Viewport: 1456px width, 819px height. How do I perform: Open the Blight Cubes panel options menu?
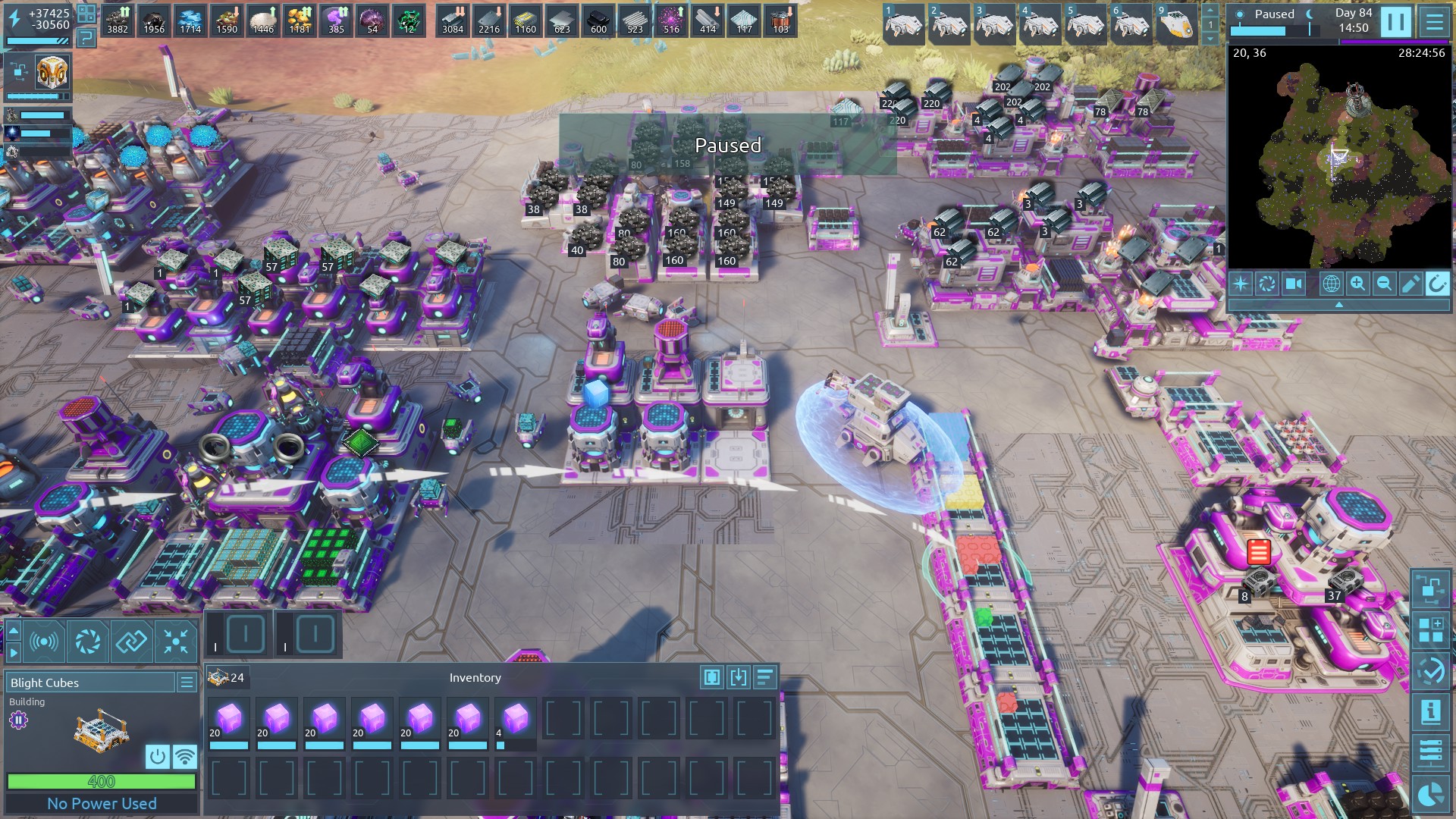click(x=187, y=682)
